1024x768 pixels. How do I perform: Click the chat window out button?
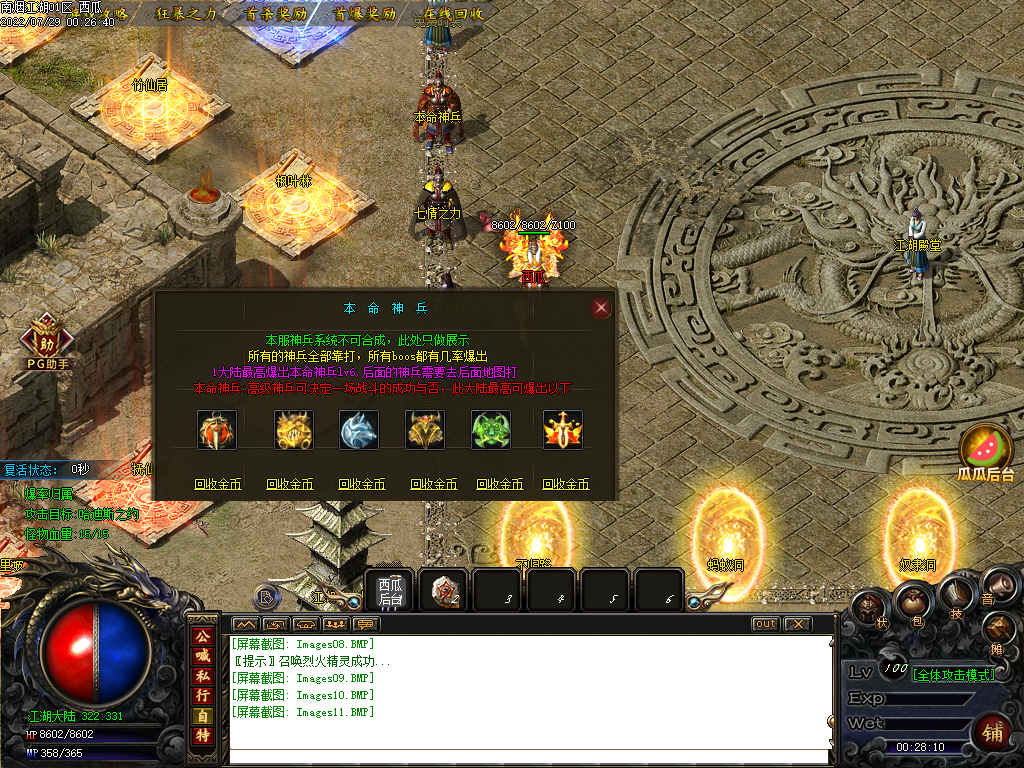pos(765,624)
